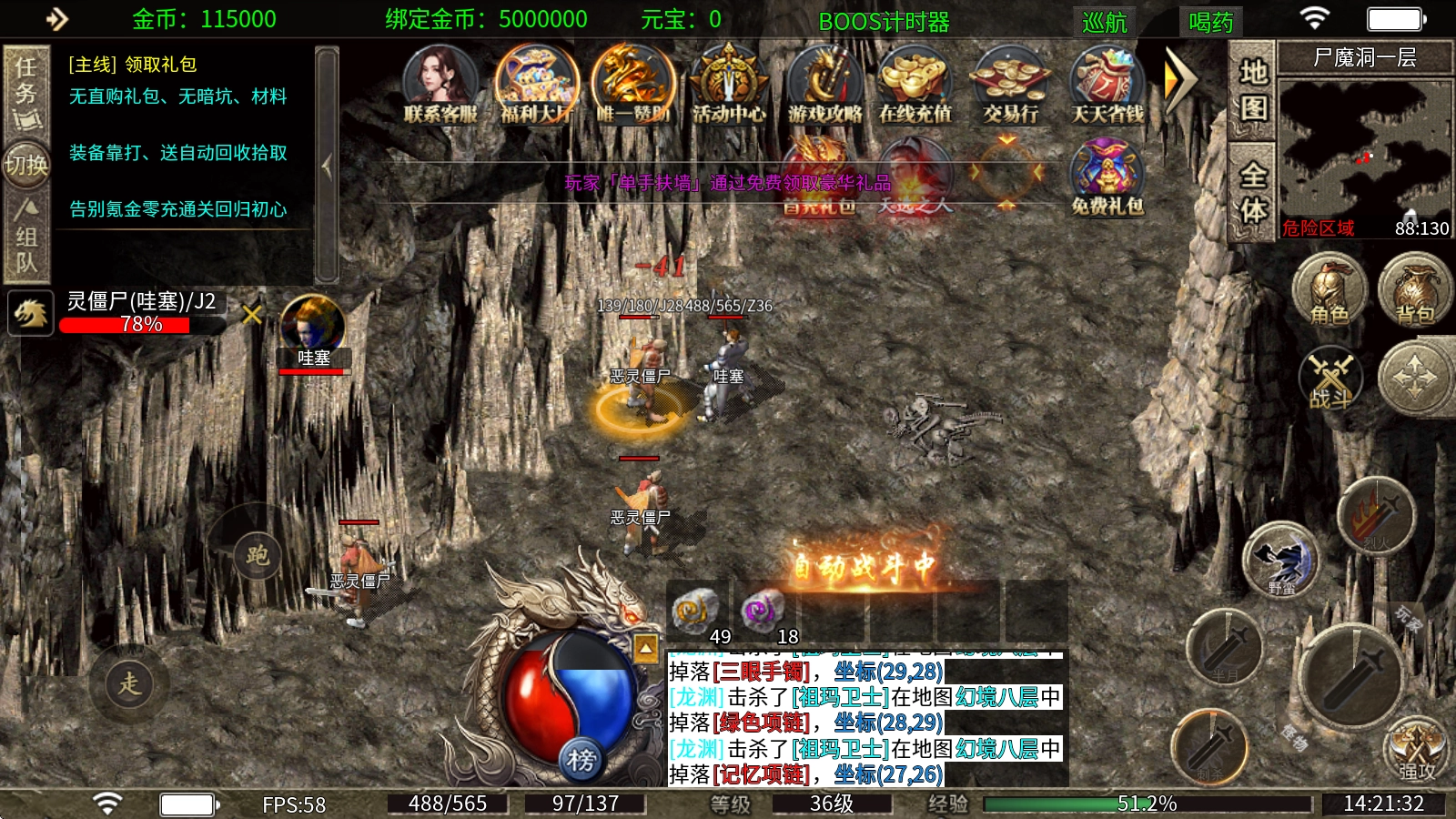Select the 主线 领取礼包 quest entry

pyautogui.click(x=133, y=65)
